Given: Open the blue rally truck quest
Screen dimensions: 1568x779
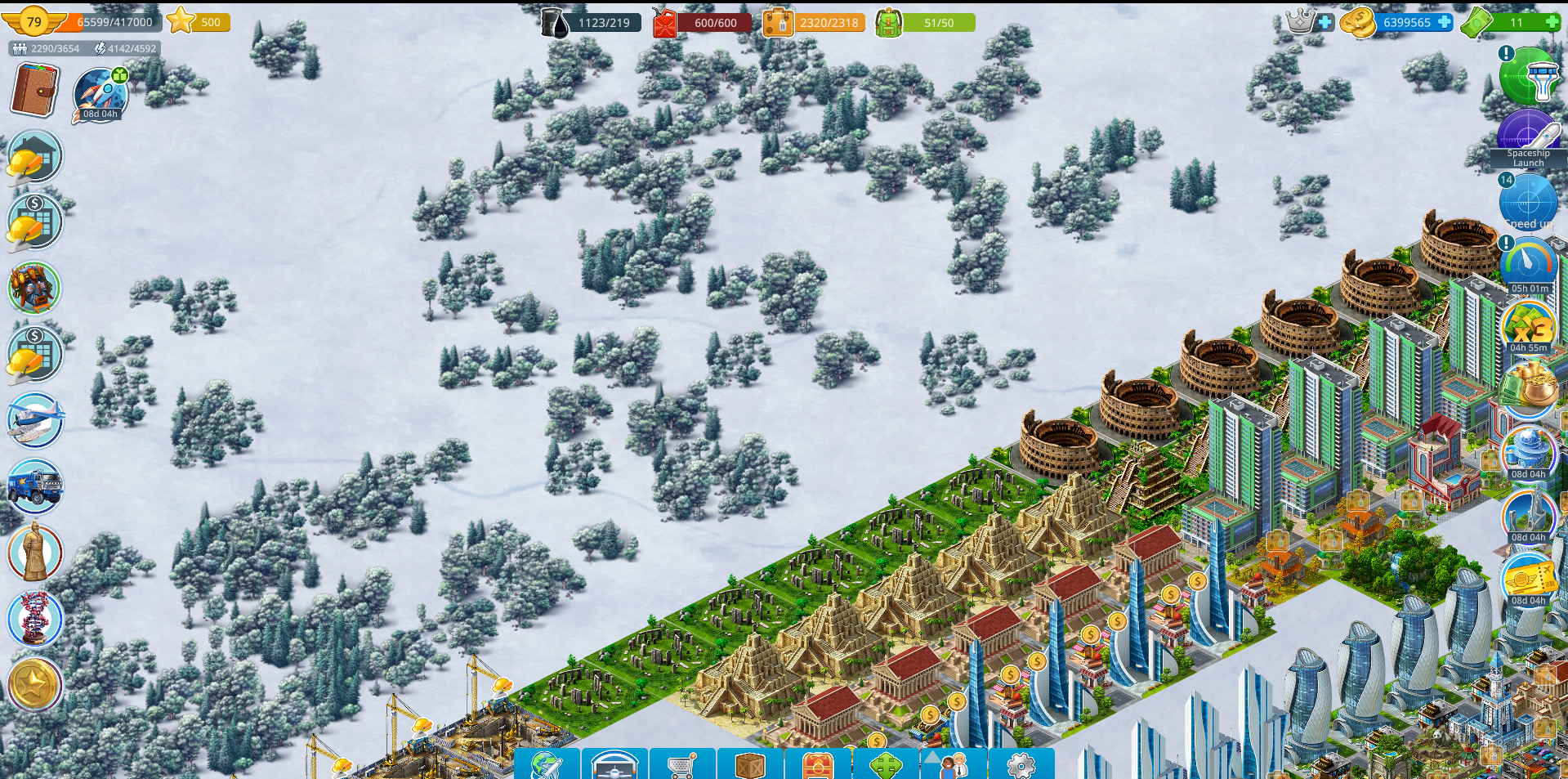Looking at the screenshot, I should point(34,486).
